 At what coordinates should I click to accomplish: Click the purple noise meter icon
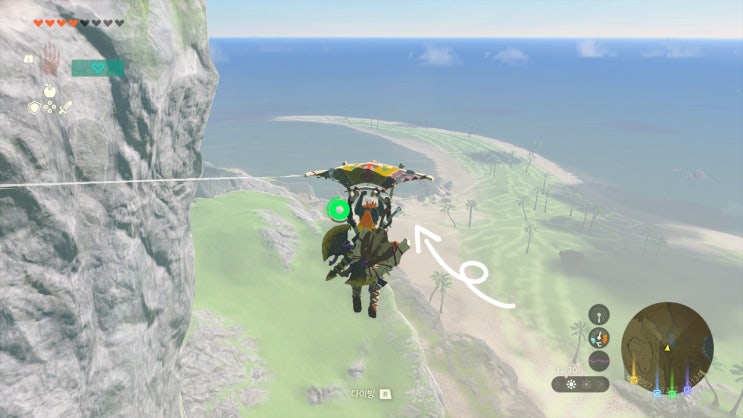coord(598,359)
